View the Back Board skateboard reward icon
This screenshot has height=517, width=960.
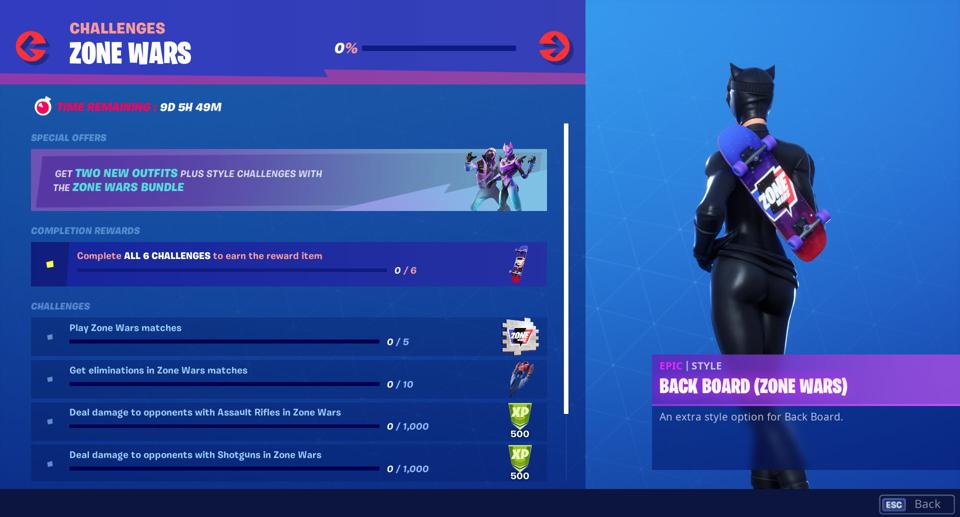pyautogui.click(x=518, y=264)
